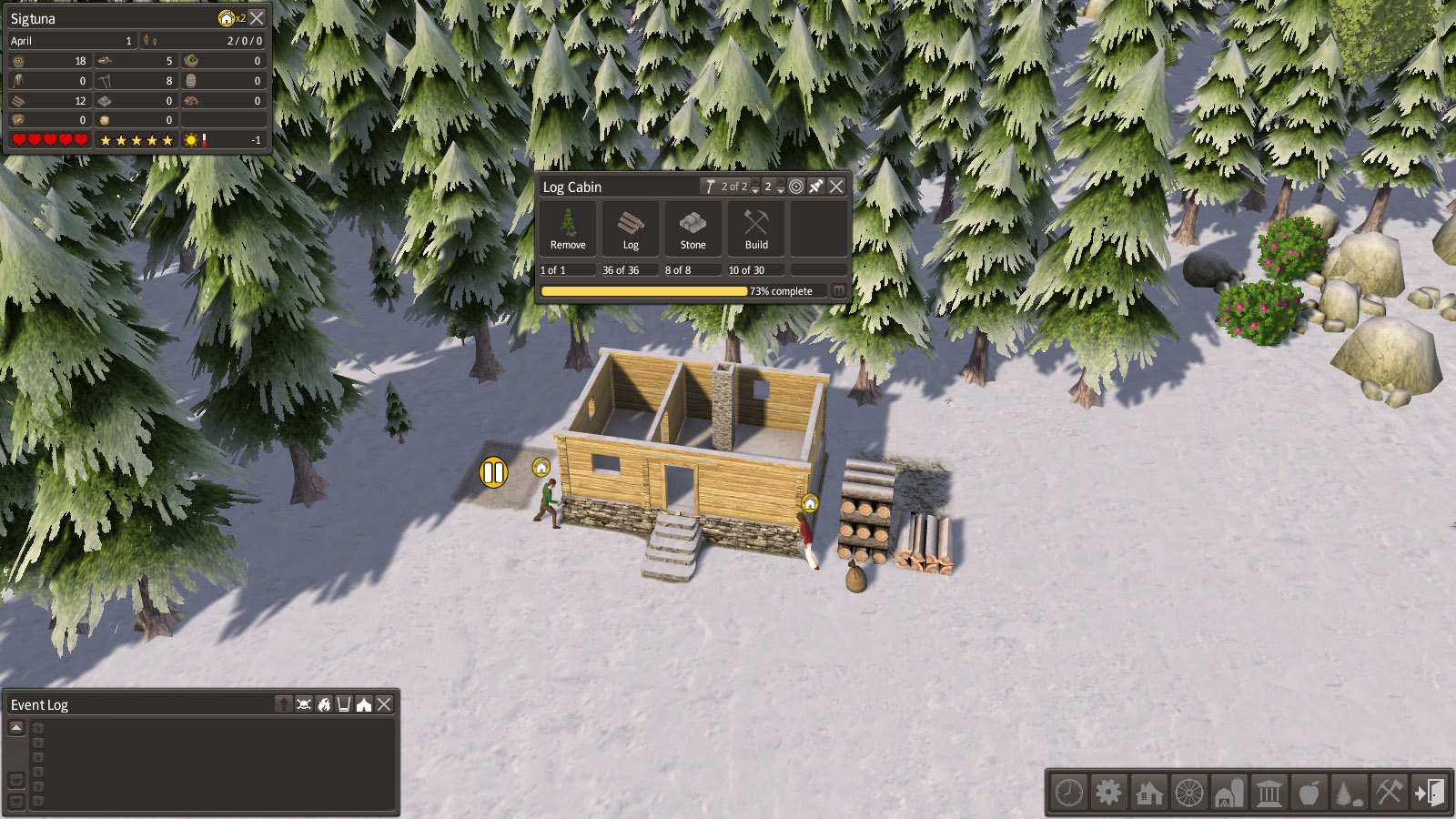Open the housing construction menu

(x=1148, y=793)
